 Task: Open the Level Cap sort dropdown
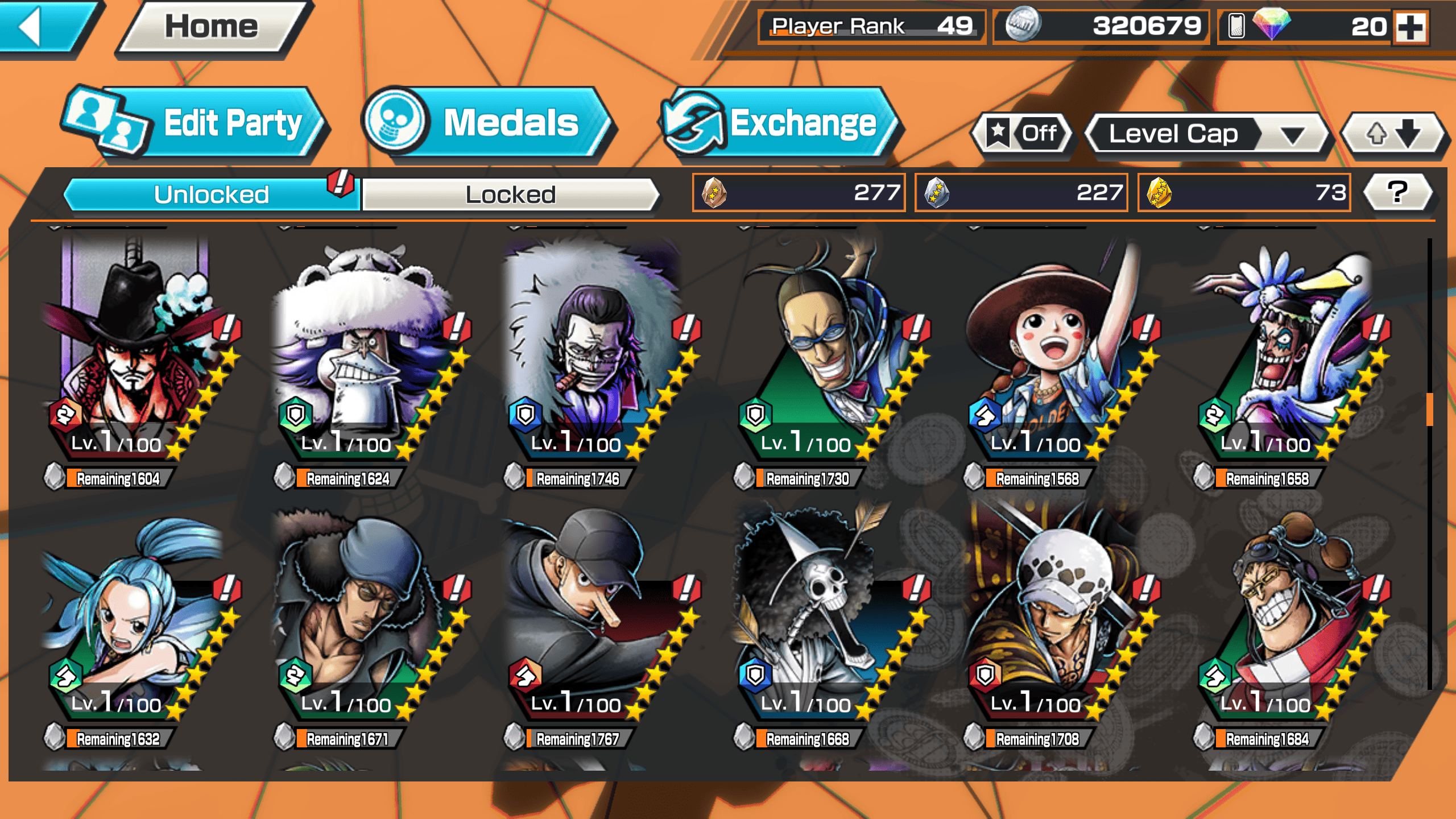(1206, 134)
